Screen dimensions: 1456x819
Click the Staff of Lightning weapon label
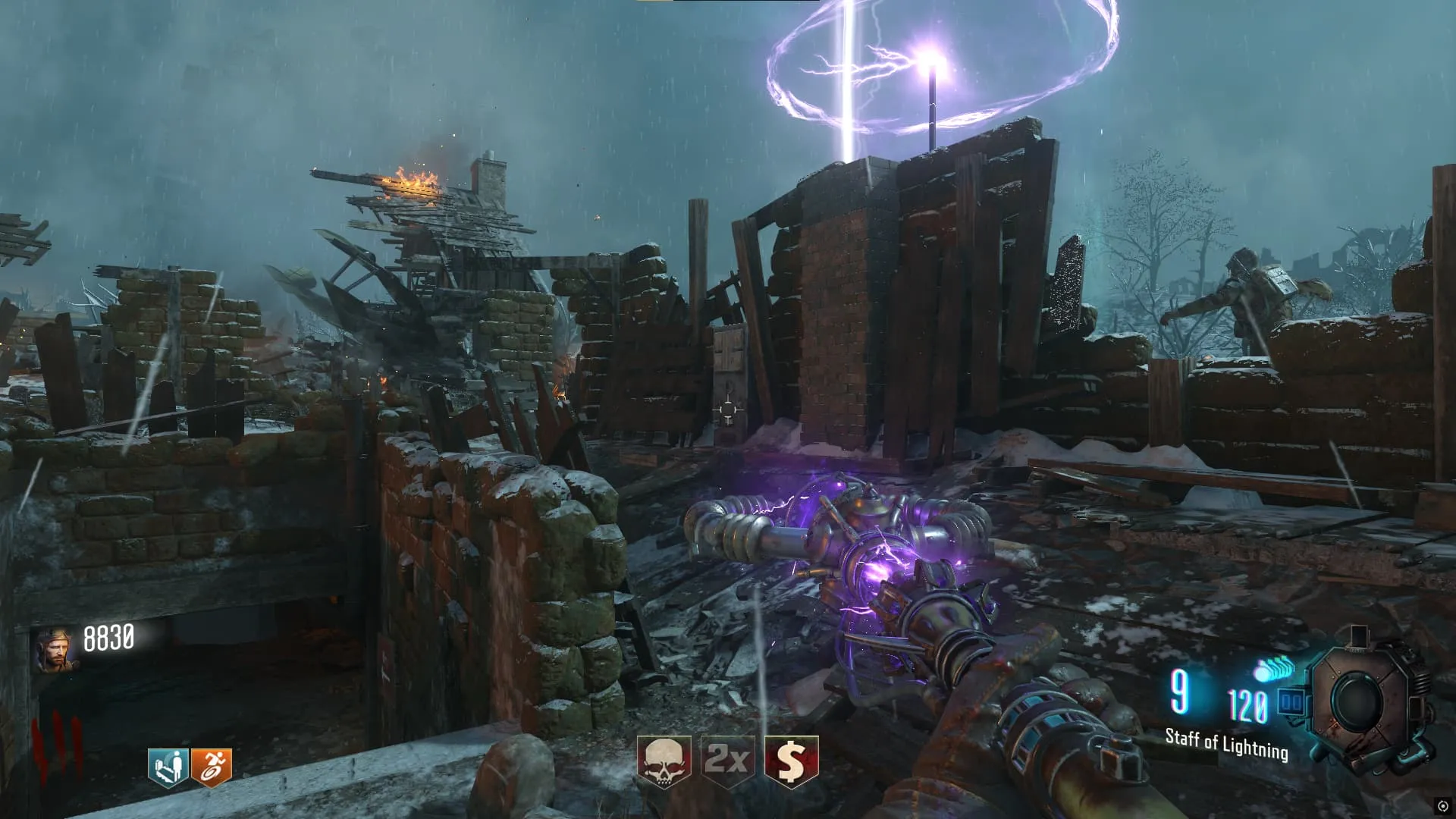[x=1226, y=744]
